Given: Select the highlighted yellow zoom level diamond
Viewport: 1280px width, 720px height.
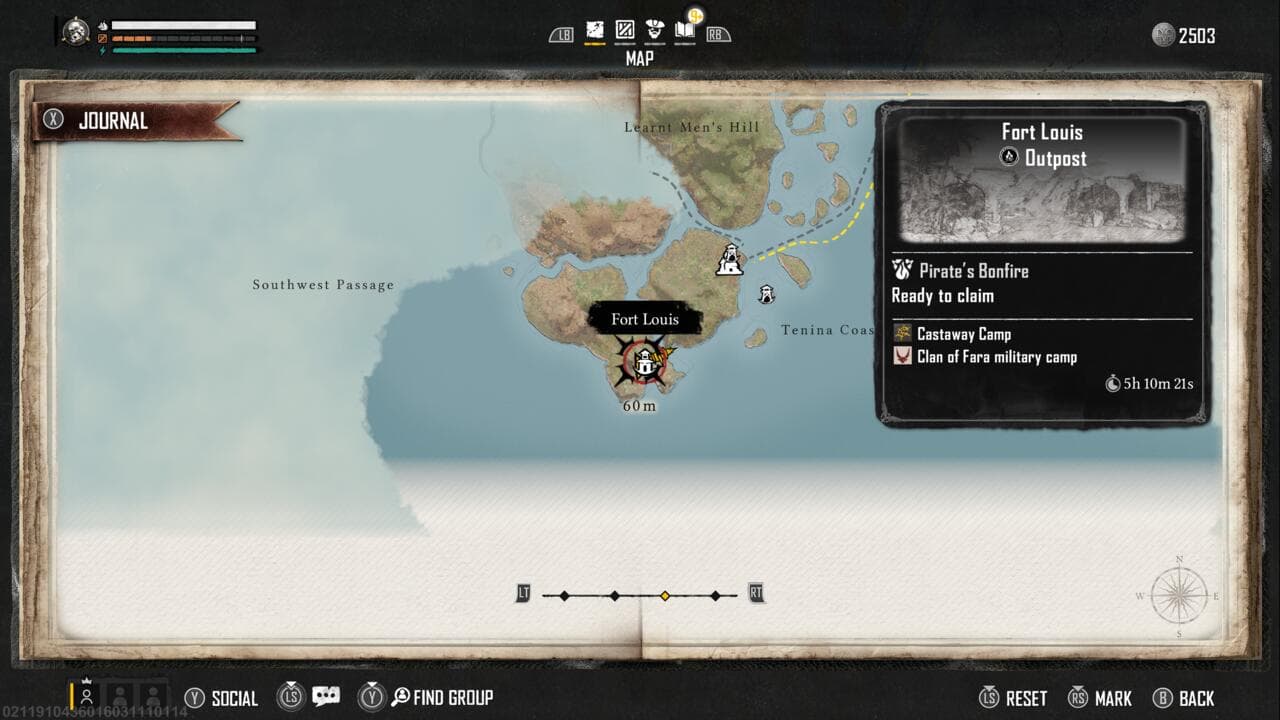Looking at the screenshot, I should tap(665, 596).
